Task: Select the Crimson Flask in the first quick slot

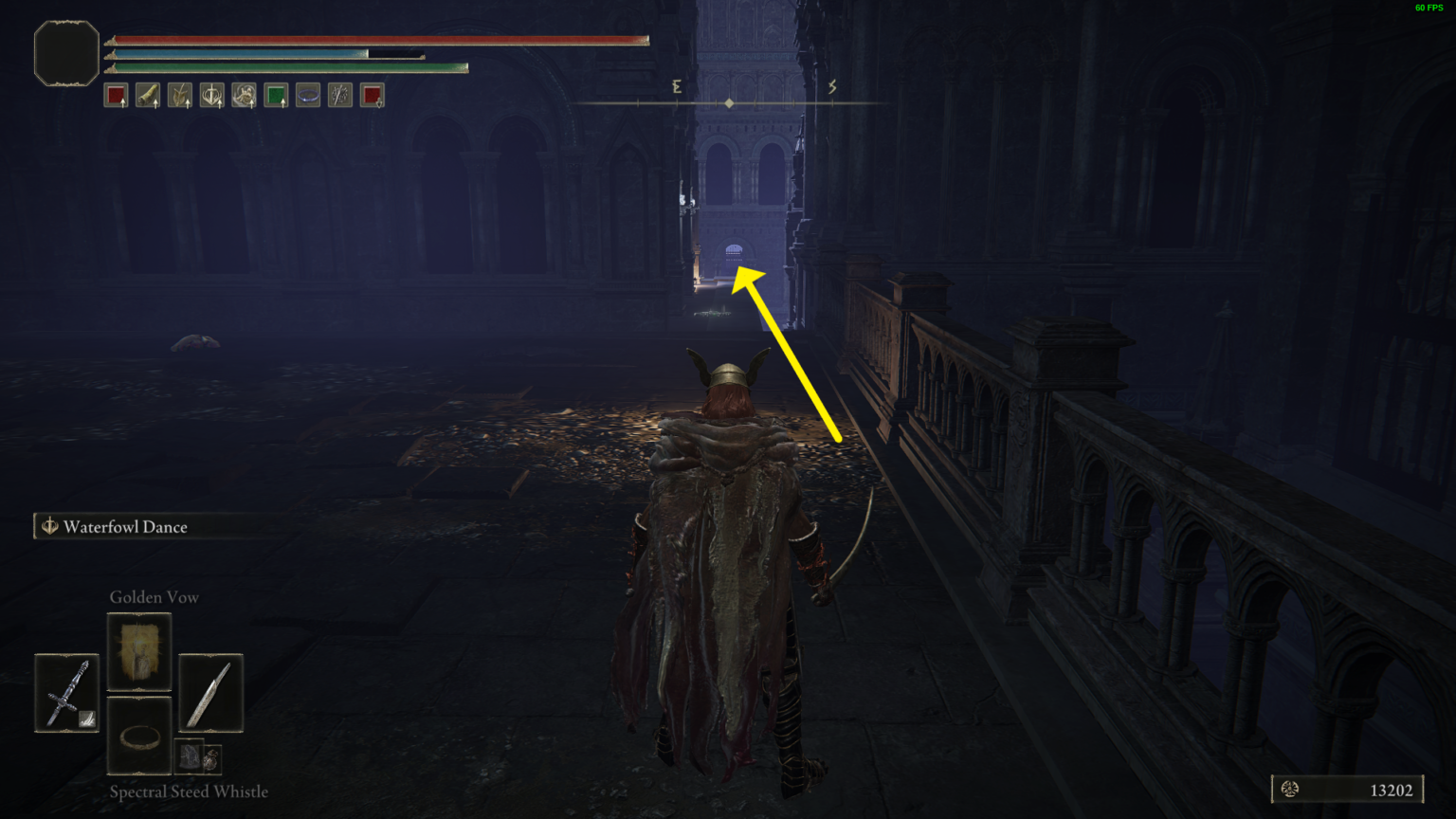Action: [x=115, y=94]
